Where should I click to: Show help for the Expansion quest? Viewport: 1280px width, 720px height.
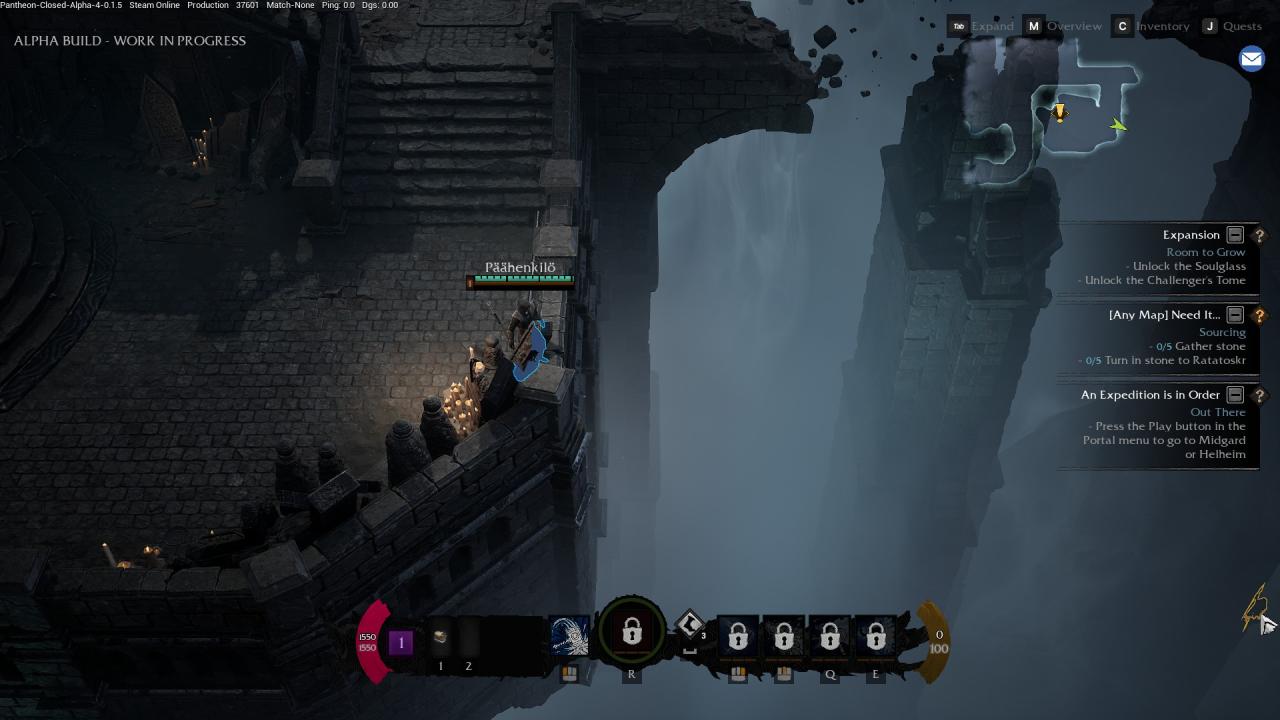pos(1259,235)
